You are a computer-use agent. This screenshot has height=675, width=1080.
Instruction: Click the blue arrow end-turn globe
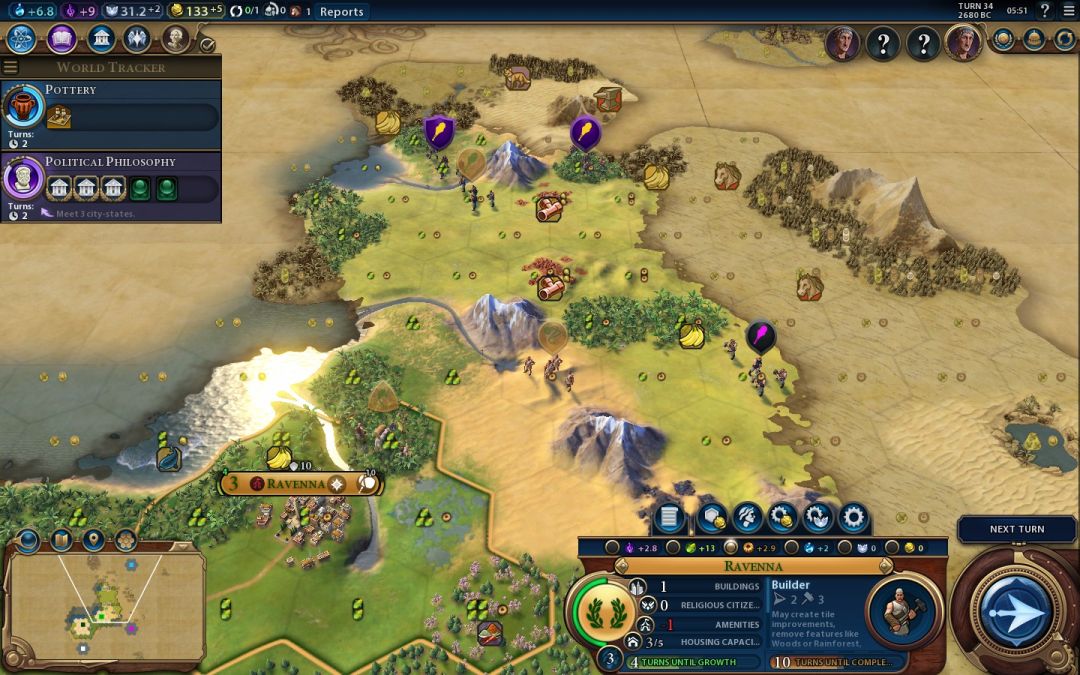(1016, 610)
